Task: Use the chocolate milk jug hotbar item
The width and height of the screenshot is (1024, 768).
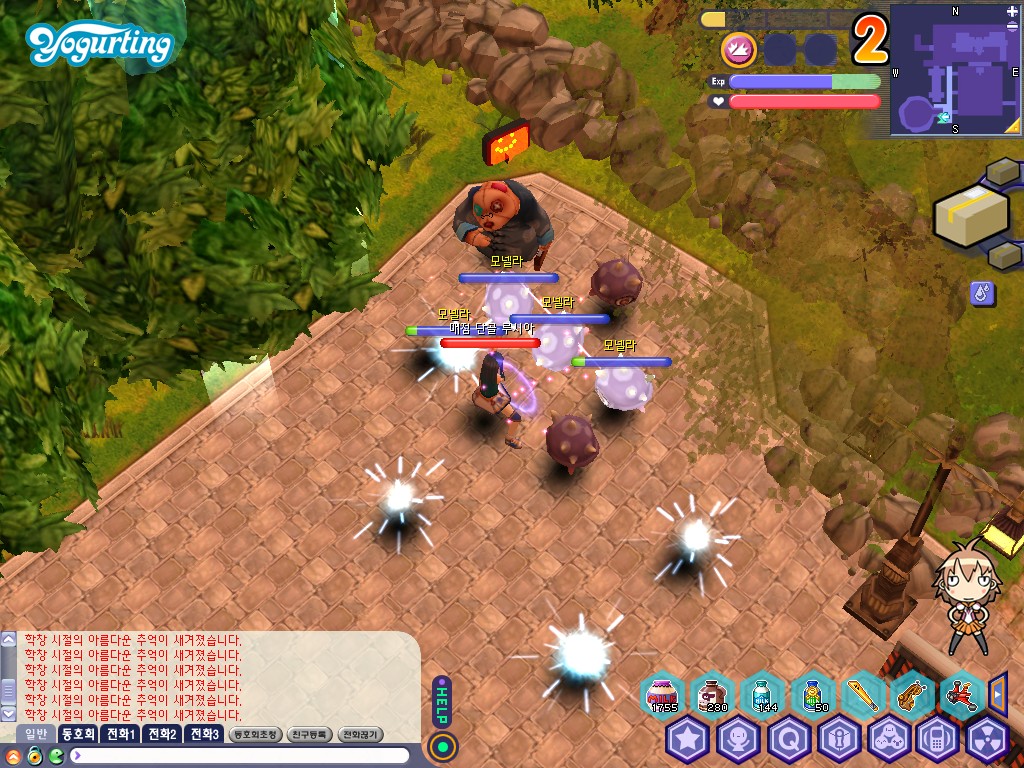Action: pos(713,693)
